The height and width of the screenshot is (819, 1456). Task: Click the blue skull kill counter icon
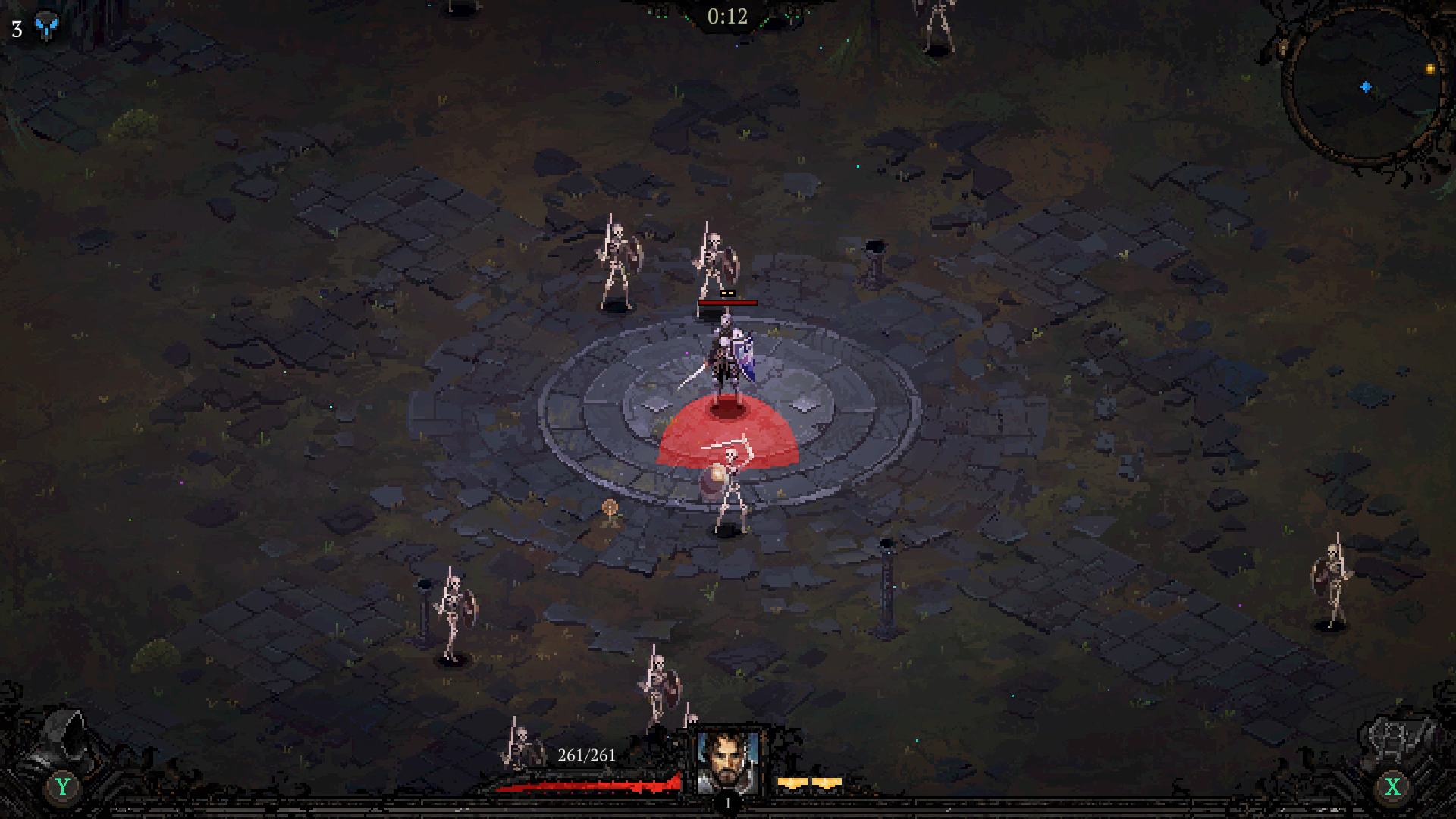pos(46,27)
